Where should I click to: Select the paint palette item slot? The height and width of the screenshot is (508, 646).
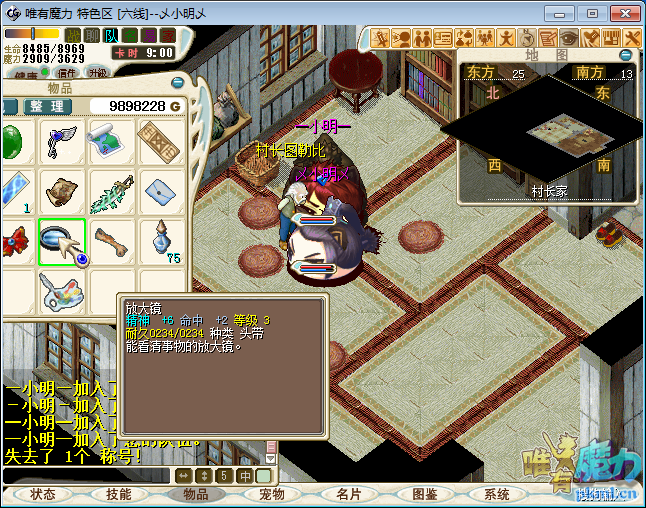pyautogui.click(x=62, y=292)
